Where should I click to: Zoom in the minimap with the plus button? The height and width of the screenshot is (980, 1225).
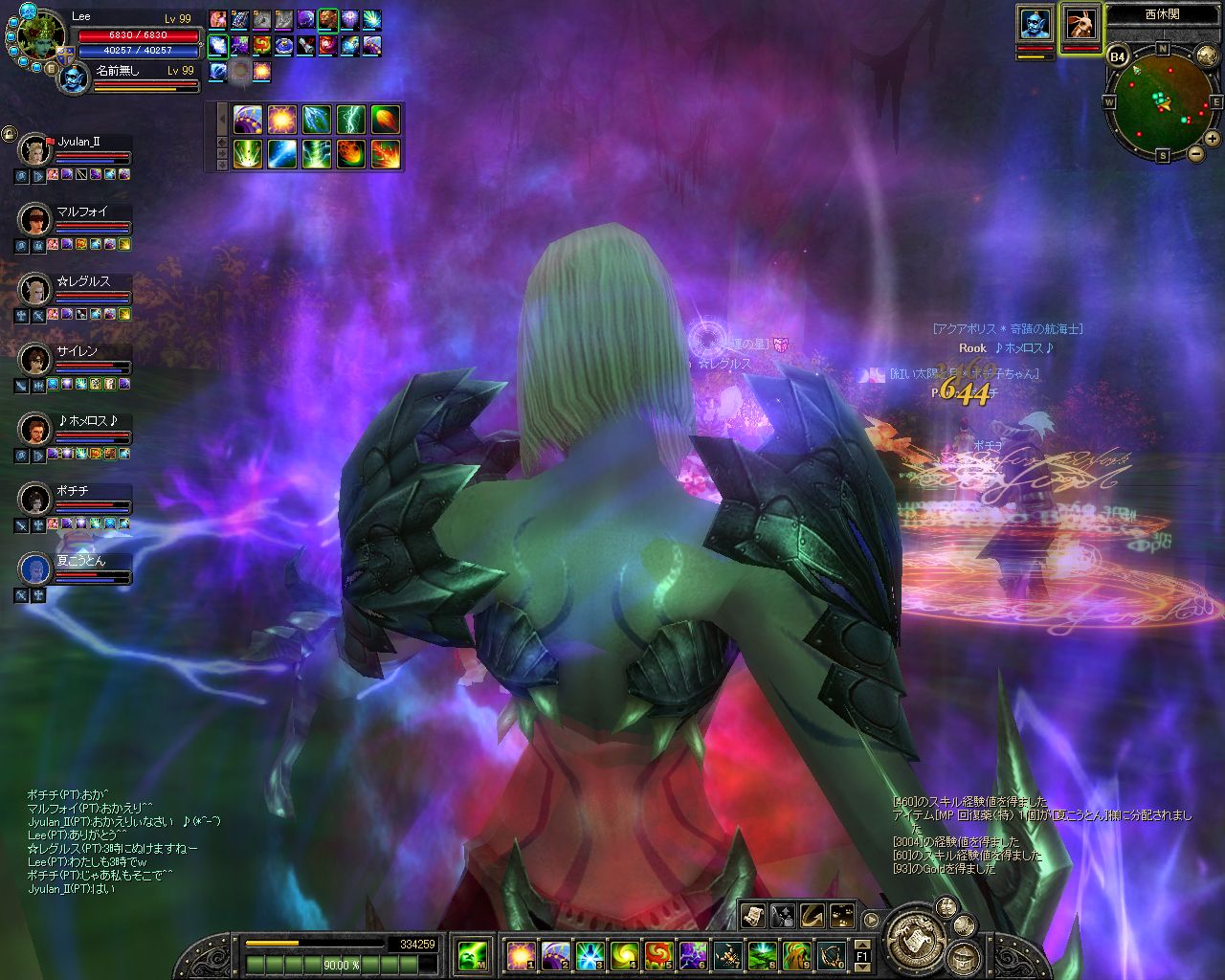[x=1213, y=140]
